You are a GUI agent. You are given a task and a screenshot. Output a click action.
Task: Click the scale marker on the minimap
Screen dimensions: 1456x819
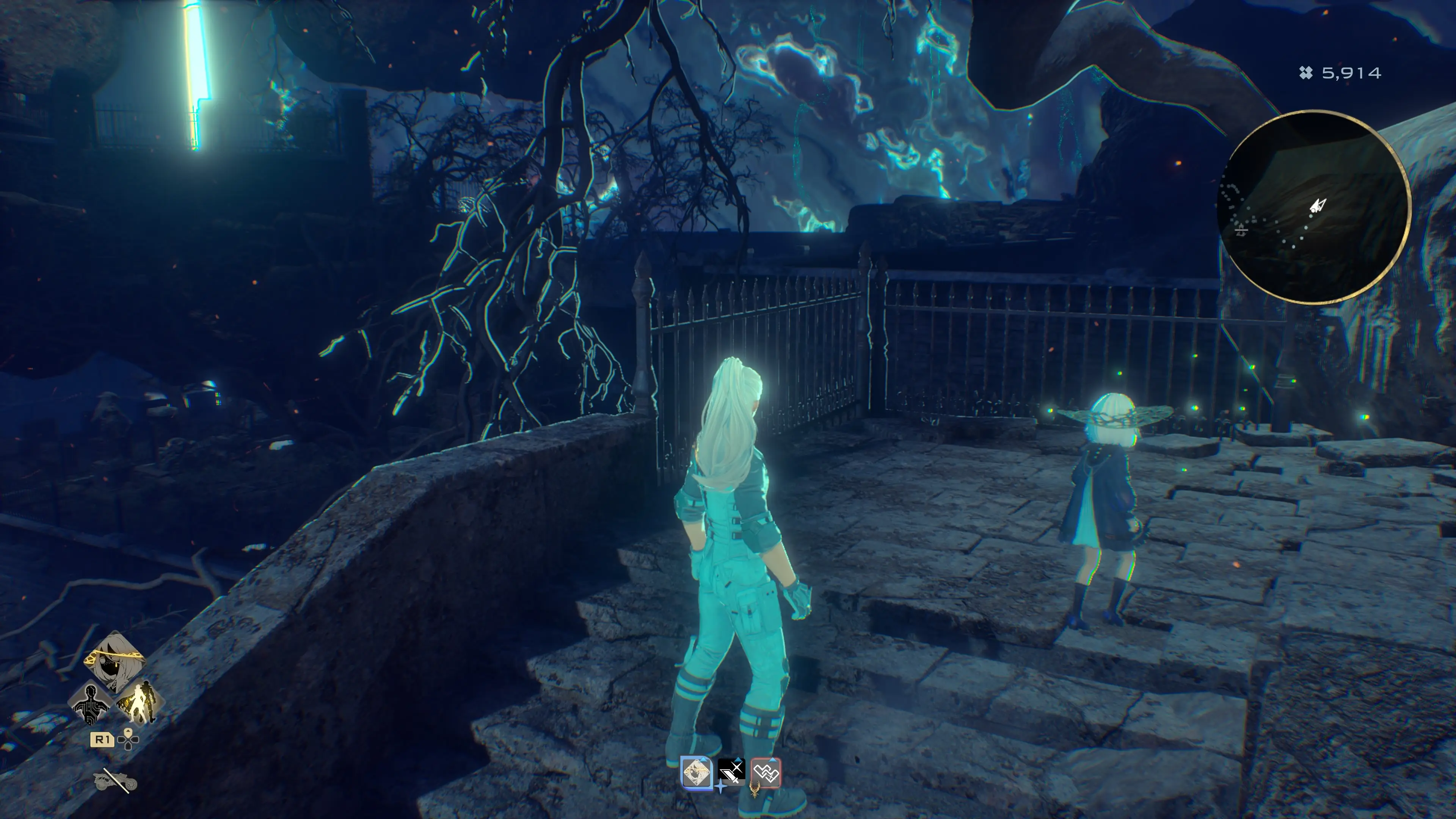click(1241, 229)
